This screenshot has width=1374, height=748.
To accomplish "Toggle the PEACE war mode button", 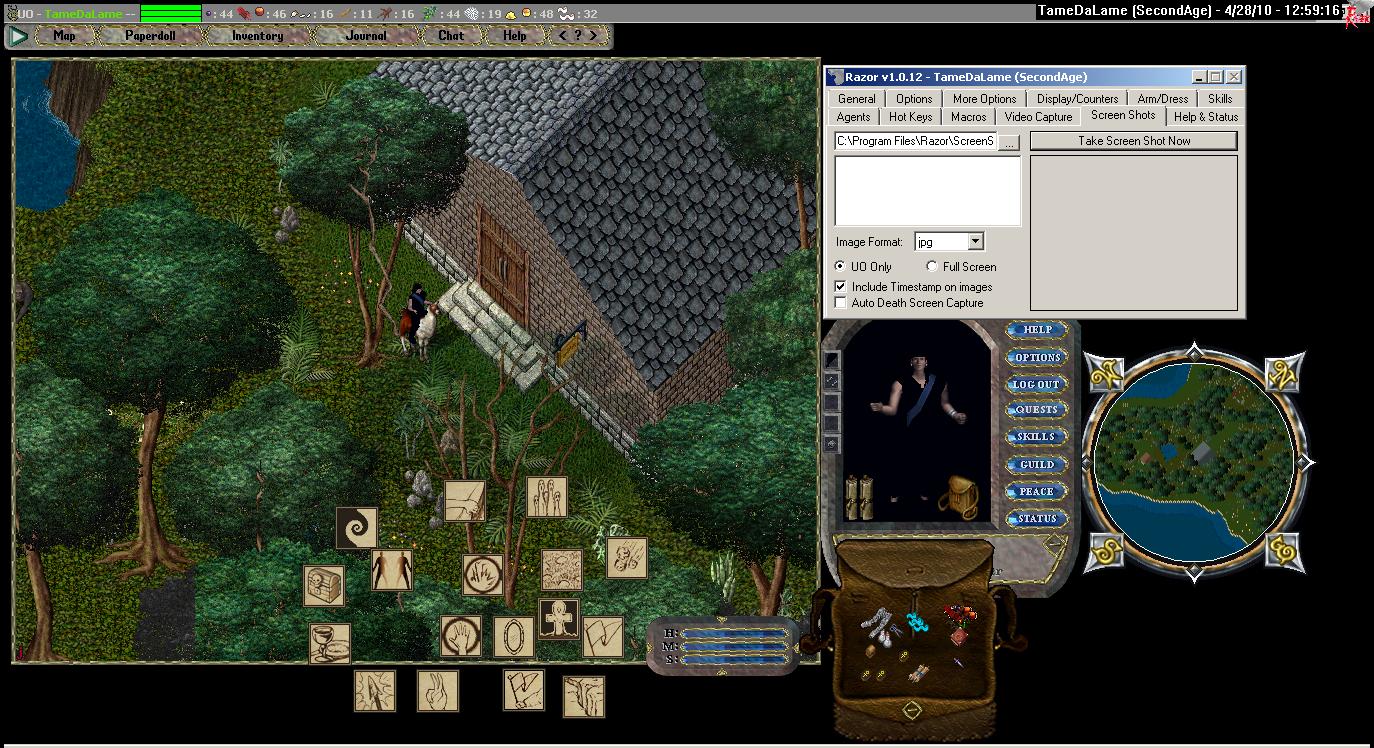I will pyautogui.click(x=1036, y=491).
